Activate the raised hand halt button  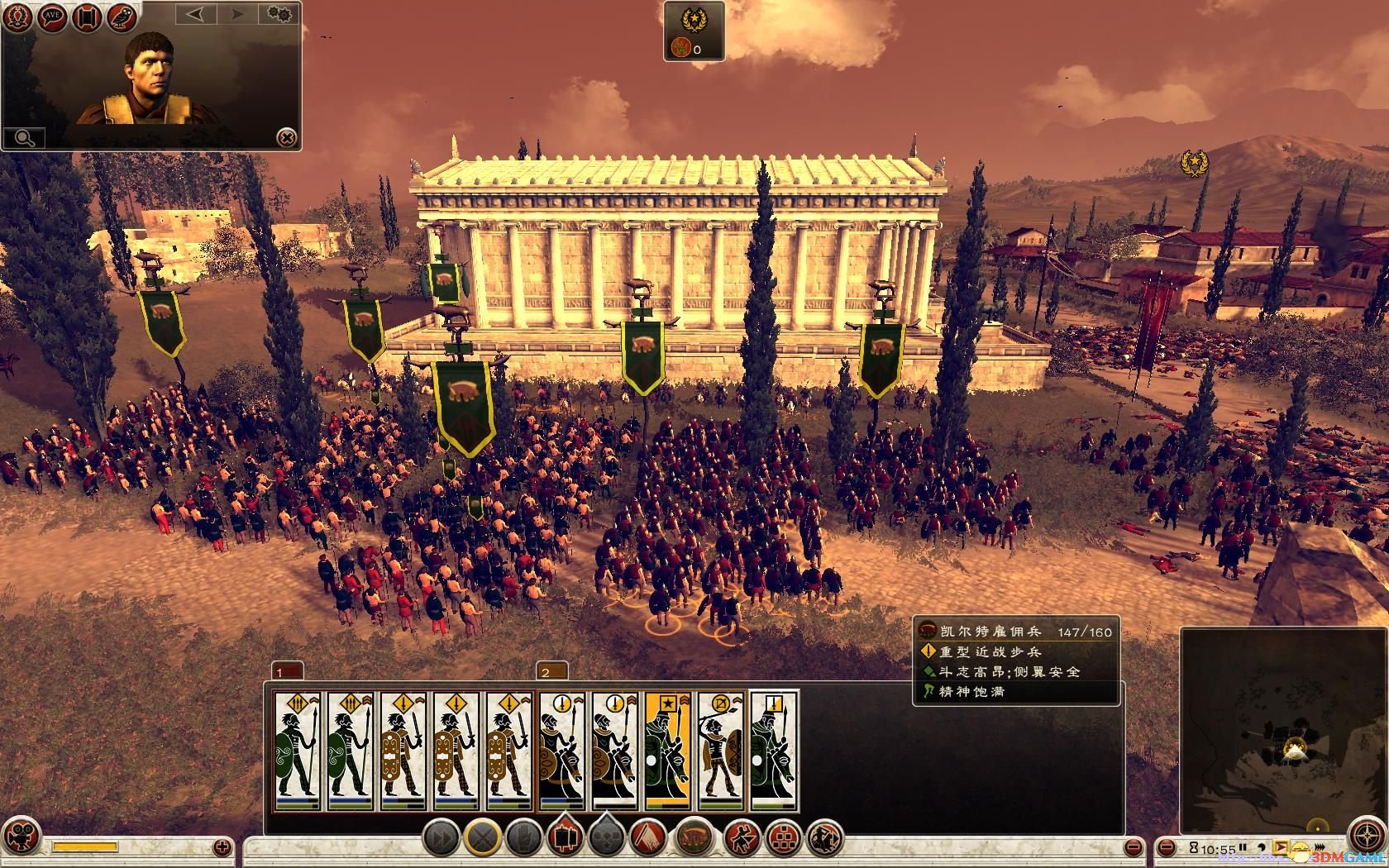[523, 838]
